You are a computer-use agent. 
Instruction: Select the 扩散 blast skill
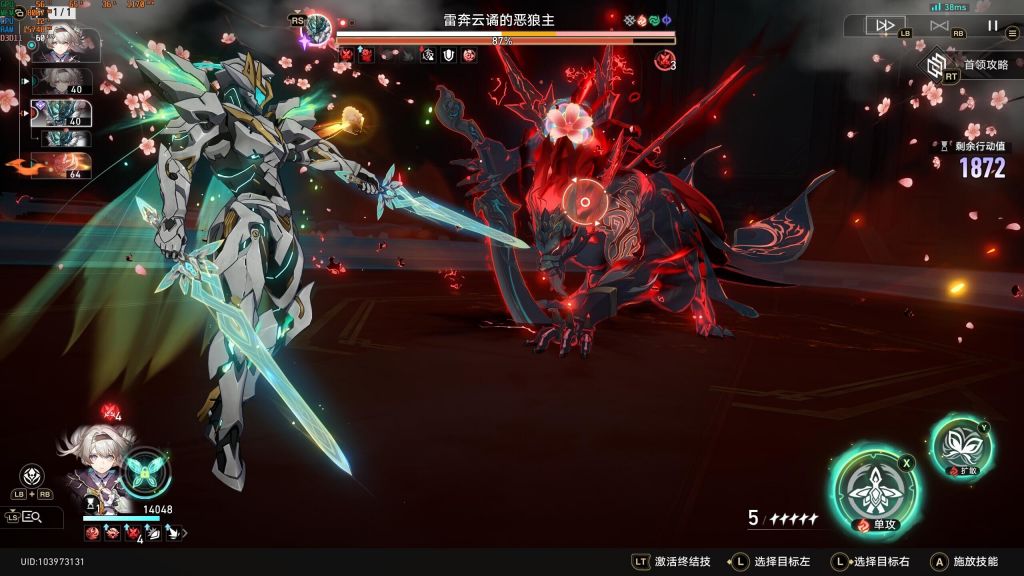(x=960, y=445)
